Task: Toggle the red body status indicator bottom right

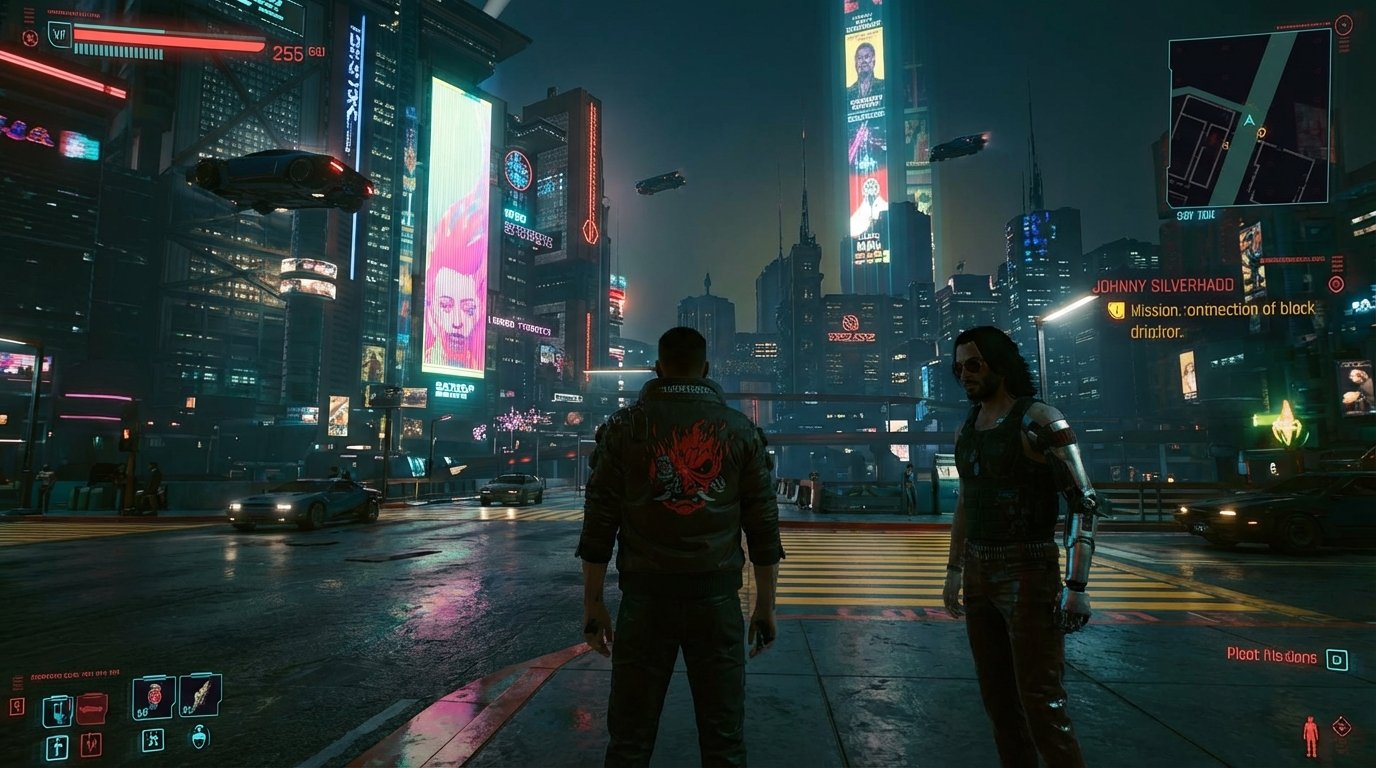Action: pyautogui.click(x=1311, y=734)
